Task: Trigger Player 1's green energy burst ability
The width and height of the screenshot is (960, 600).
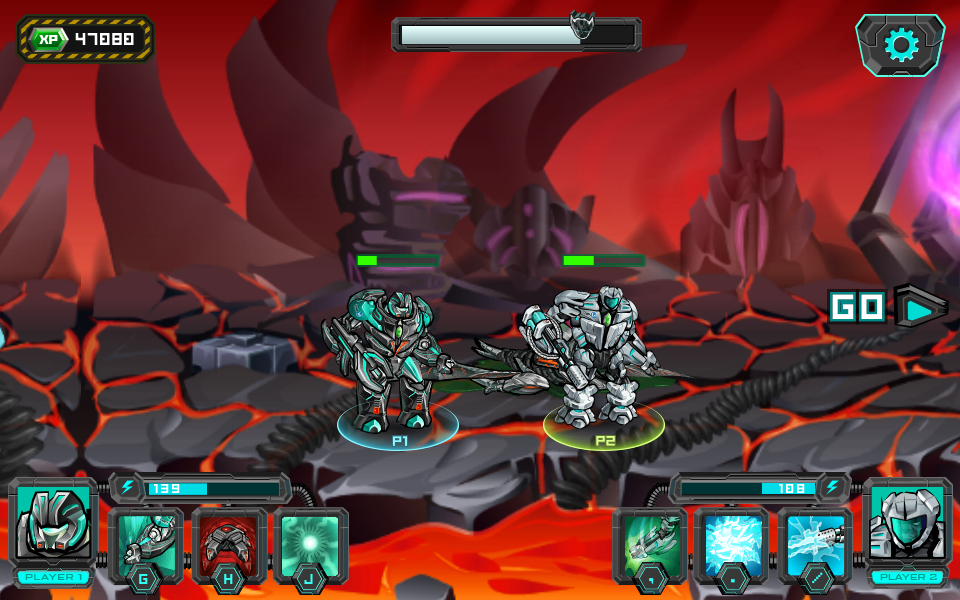Action: [x=311, y=543]
